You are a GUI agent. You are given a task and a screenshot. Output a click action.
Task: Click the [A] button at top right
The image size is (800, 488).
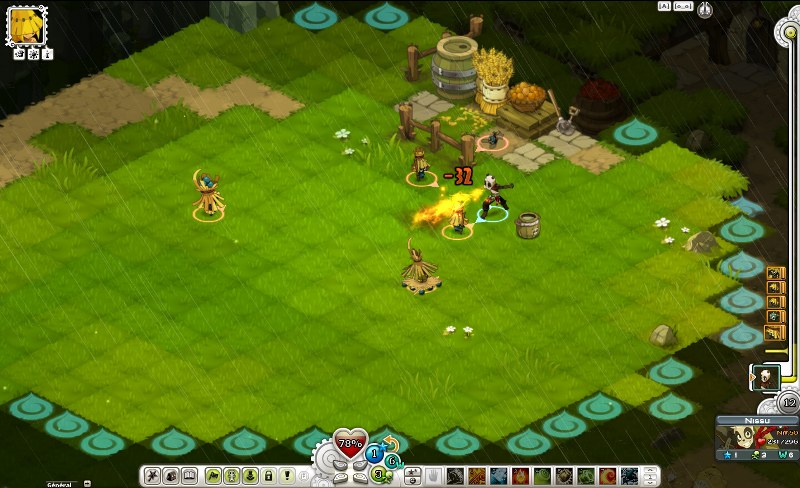[x=663, y=6]
